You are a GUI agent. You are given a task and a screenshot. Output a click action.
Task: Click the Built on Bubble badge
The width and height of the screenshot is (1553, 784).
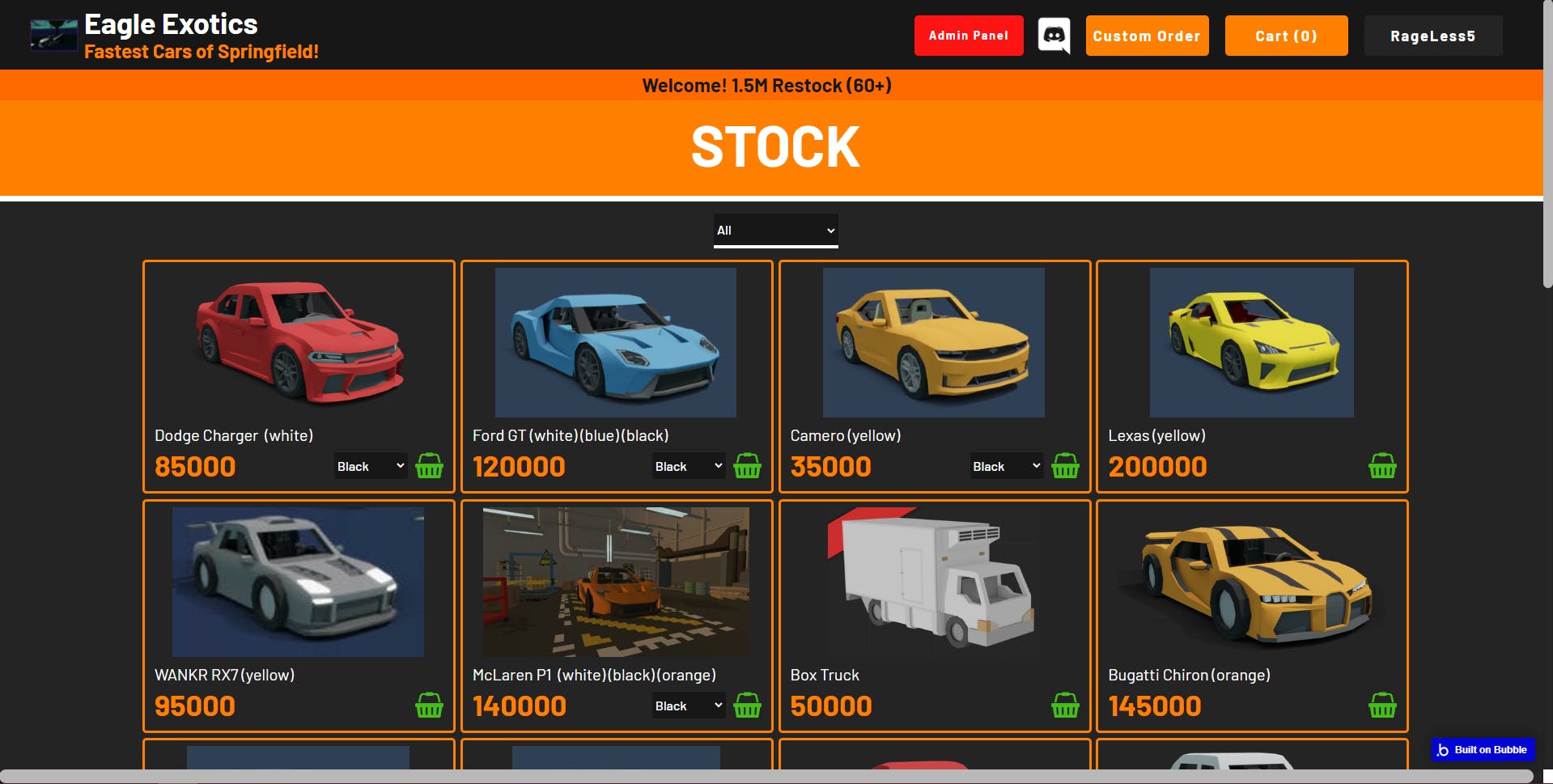(x=1483, y=750)
